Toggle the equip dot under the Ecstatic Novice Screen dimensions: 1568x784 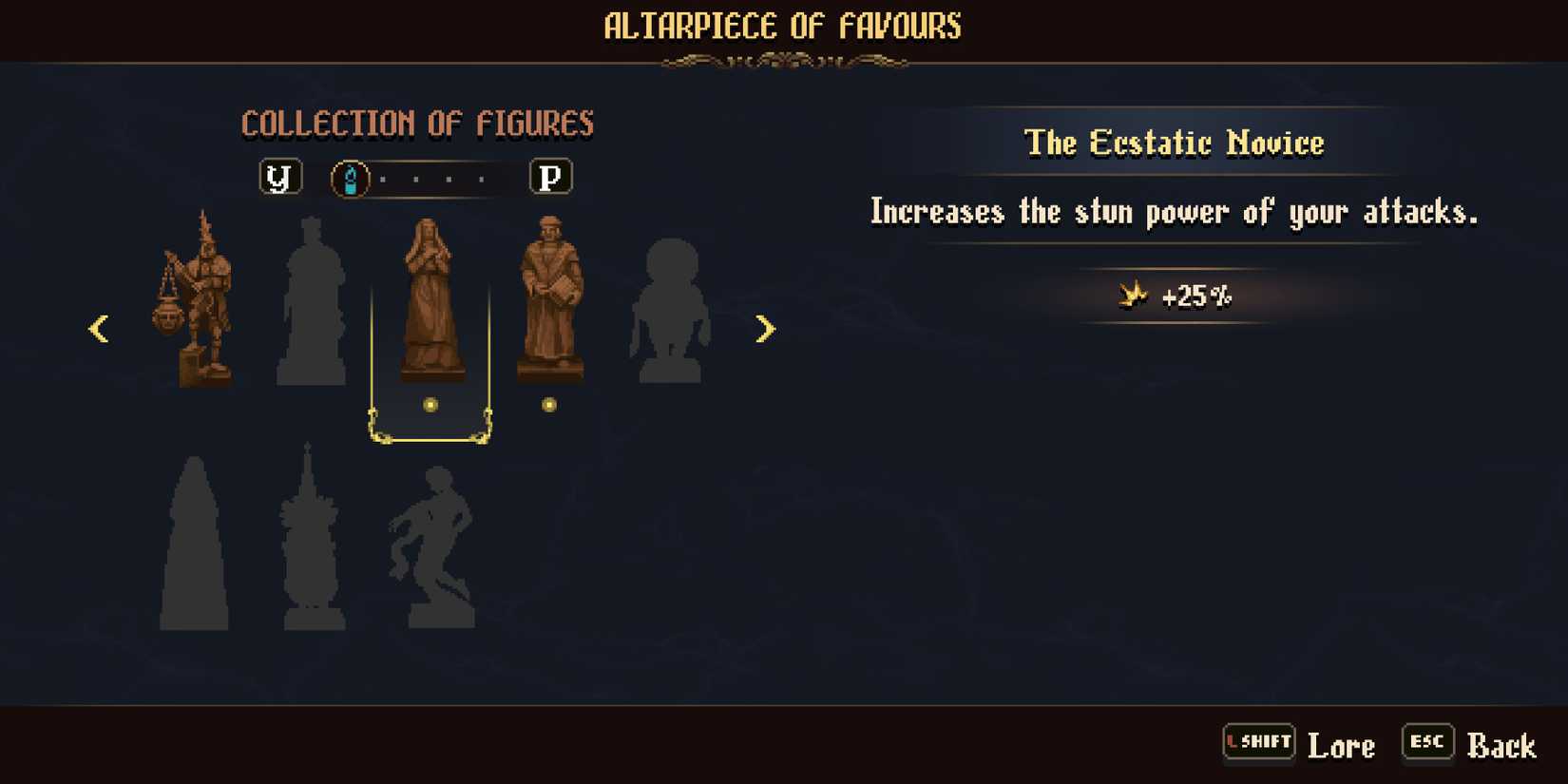pos(430,404)
